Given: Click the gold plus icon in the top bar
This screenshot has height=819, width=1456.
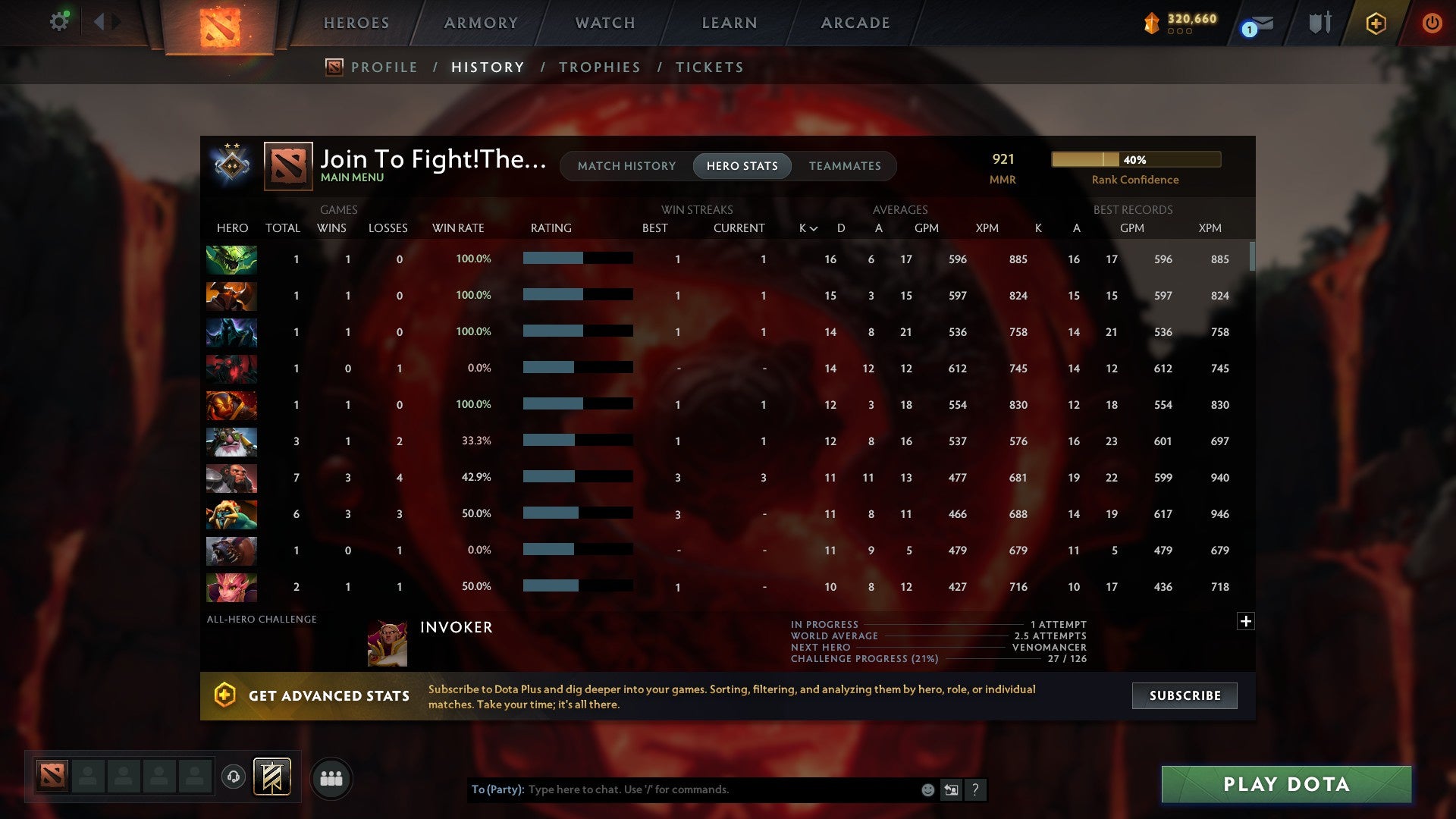Looking at the screenshot, I should [1375, 23].
